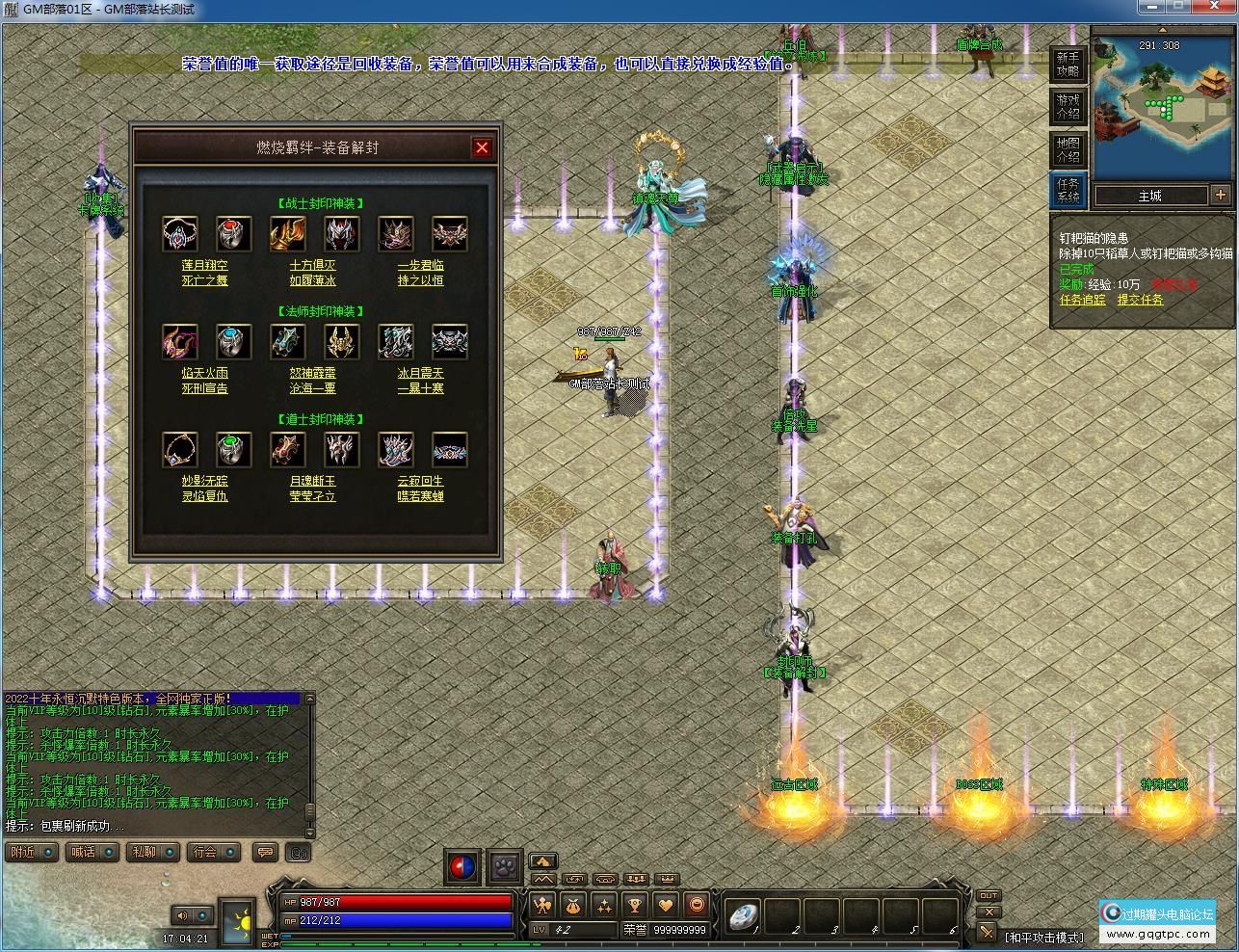Click the 提交任务 submit quest link
1239x952 pixels.
point(1140,300)
